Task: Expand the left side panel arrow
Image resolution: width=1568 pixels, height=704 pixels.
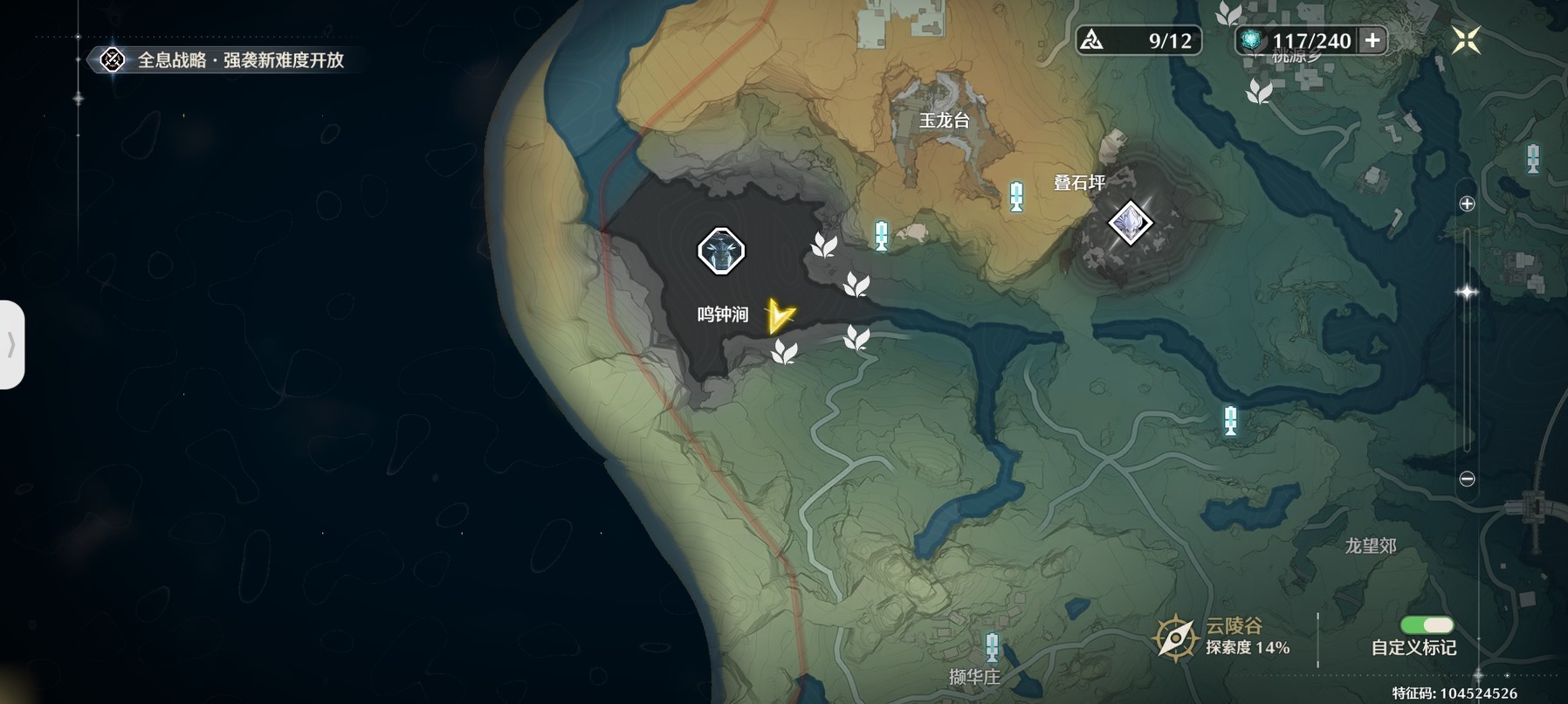Action: coord(11,344)
